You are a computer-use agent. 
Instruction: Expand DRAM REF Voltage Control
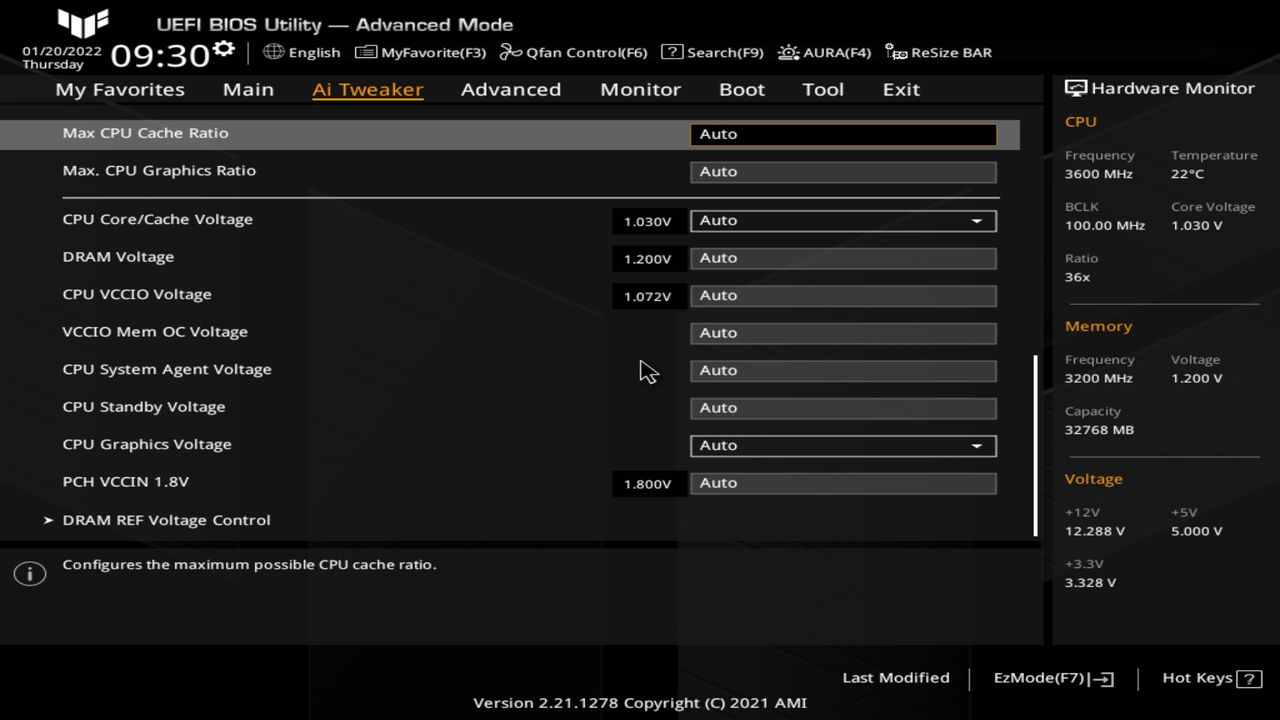pyautogui.click(x=166, y=519)
